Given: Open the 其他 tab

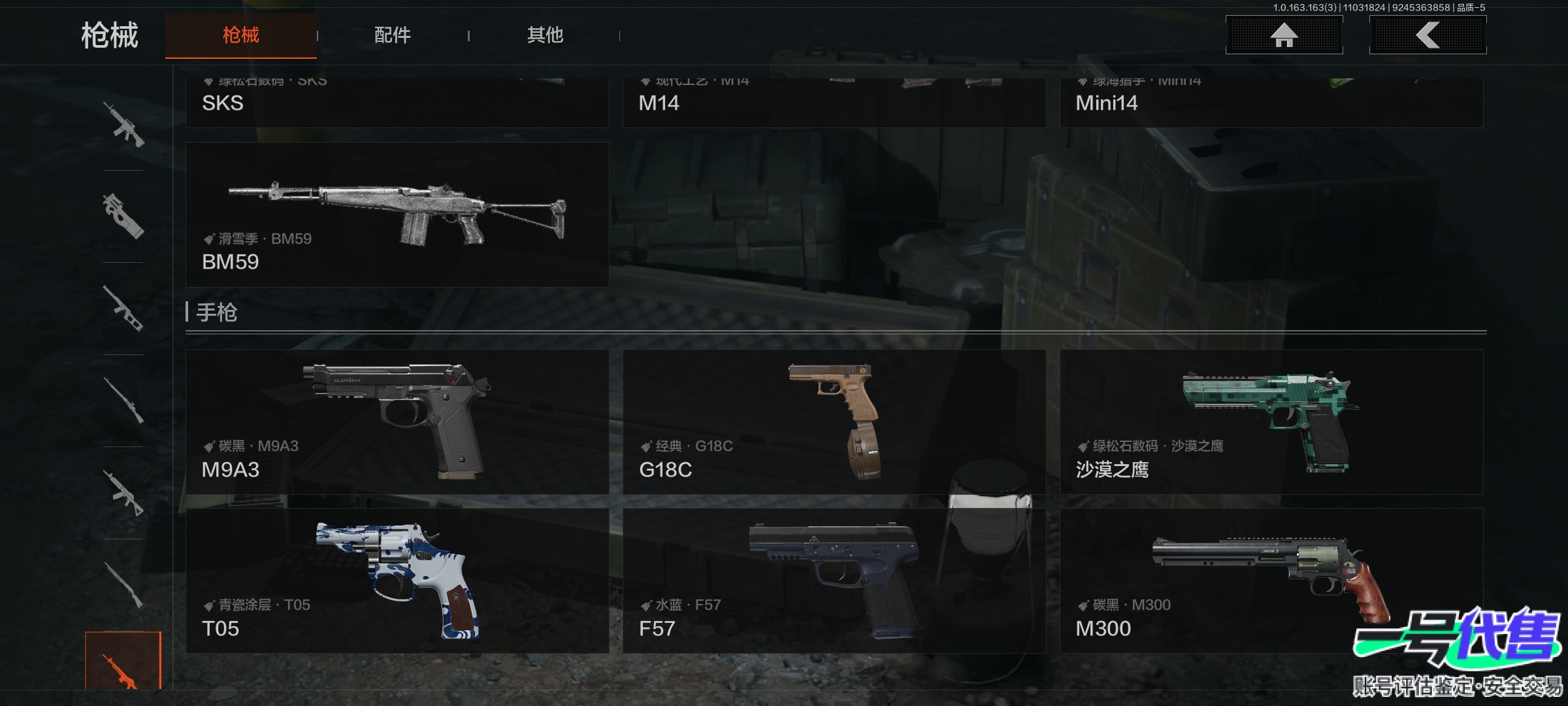Looking at the screenshot, I should click(x=545, y=35).
